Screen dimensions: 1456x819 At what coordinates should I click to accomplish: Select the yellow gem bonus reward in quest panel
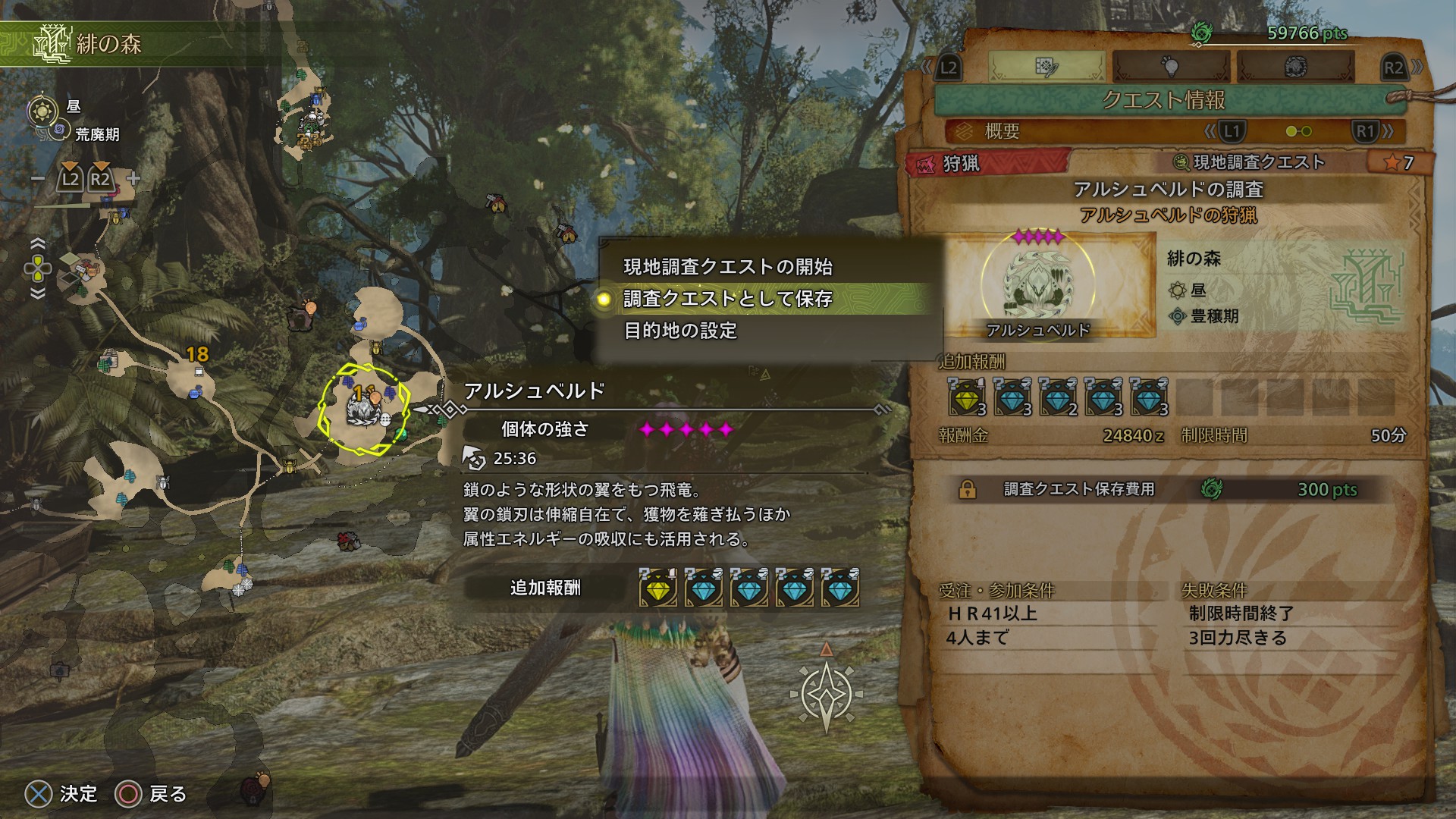(967, 397)
